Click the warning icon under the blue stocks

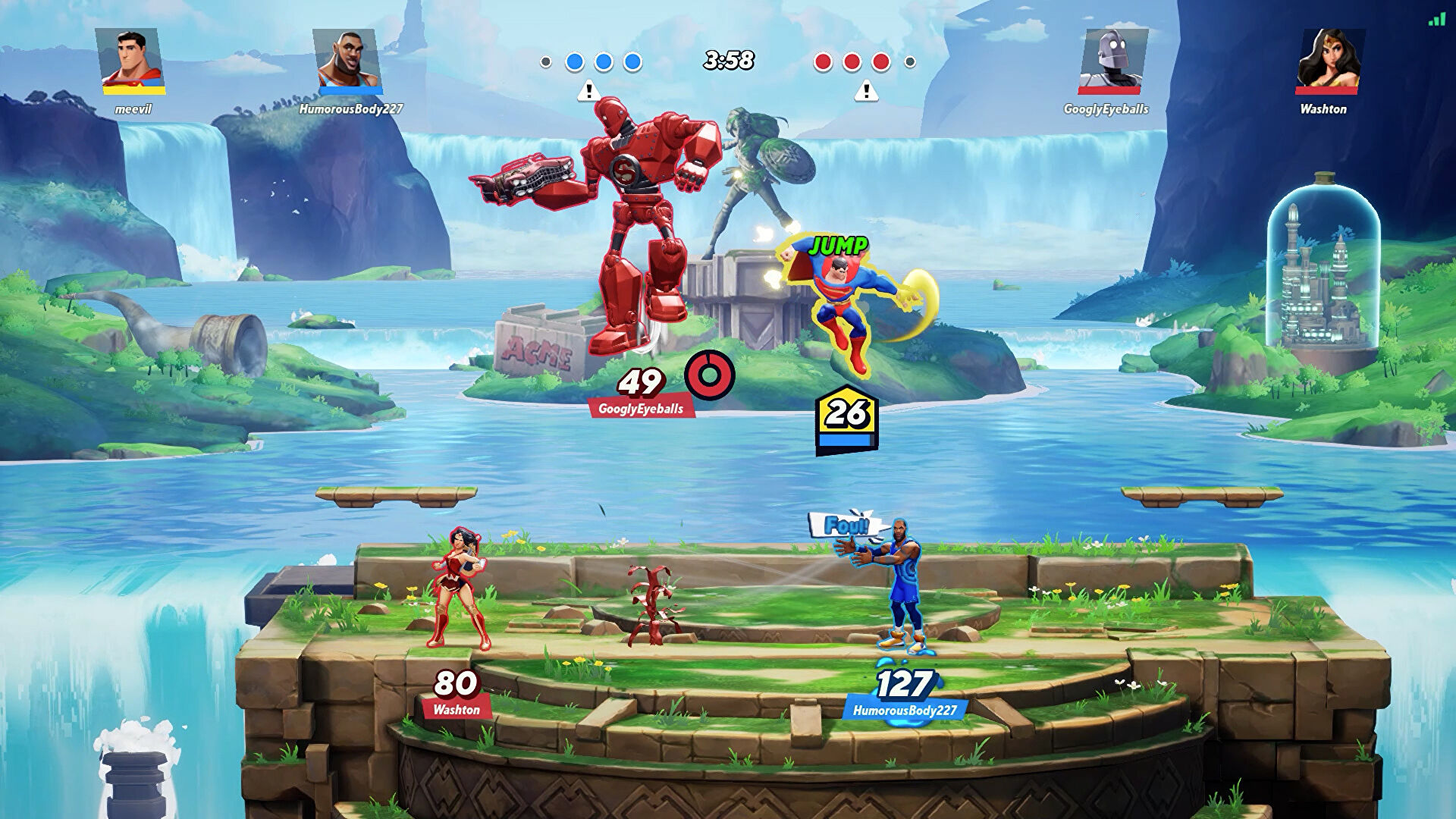point(588,92)
